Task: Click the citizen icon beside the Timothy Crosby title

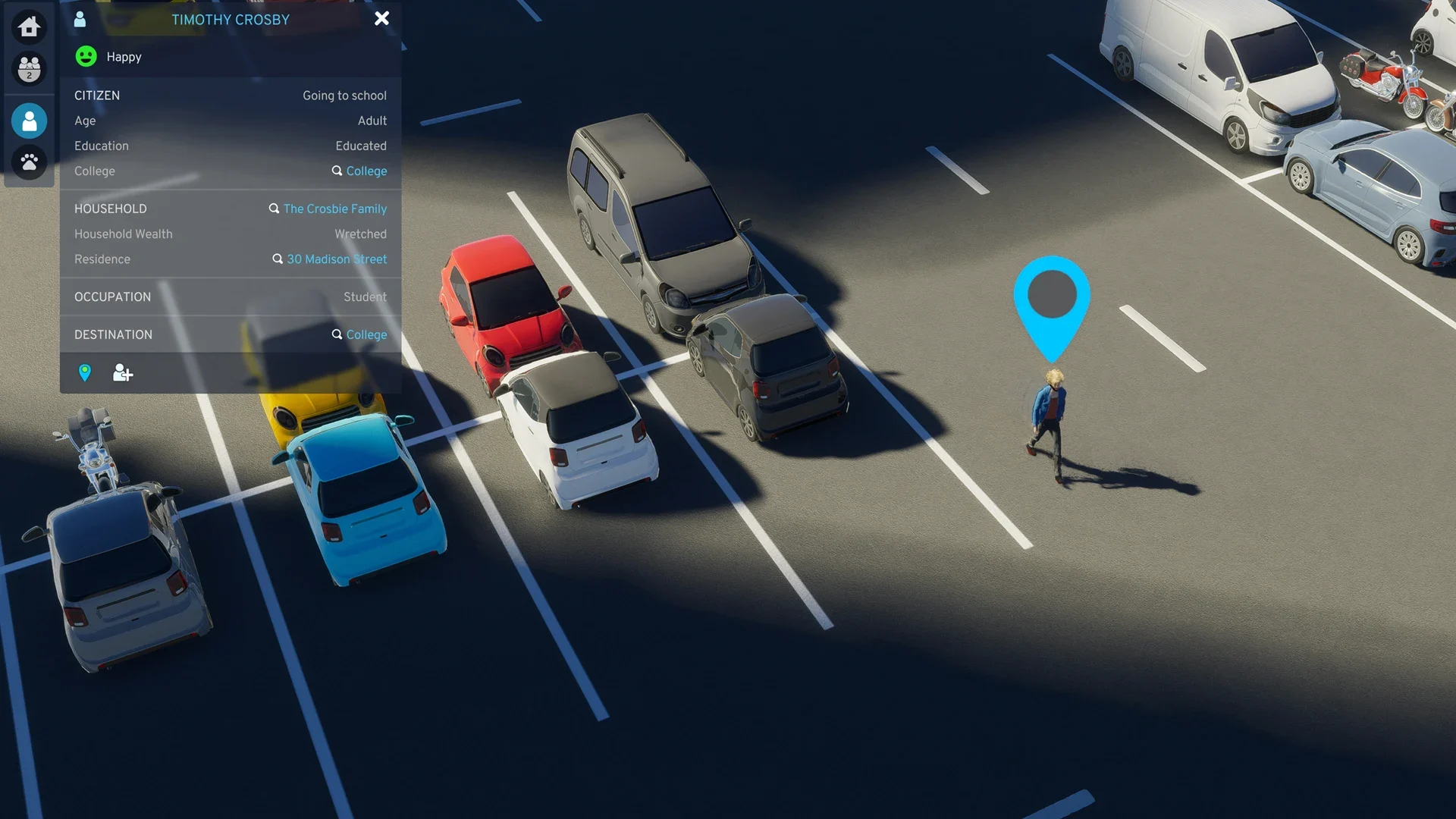Action: point(80,20)
